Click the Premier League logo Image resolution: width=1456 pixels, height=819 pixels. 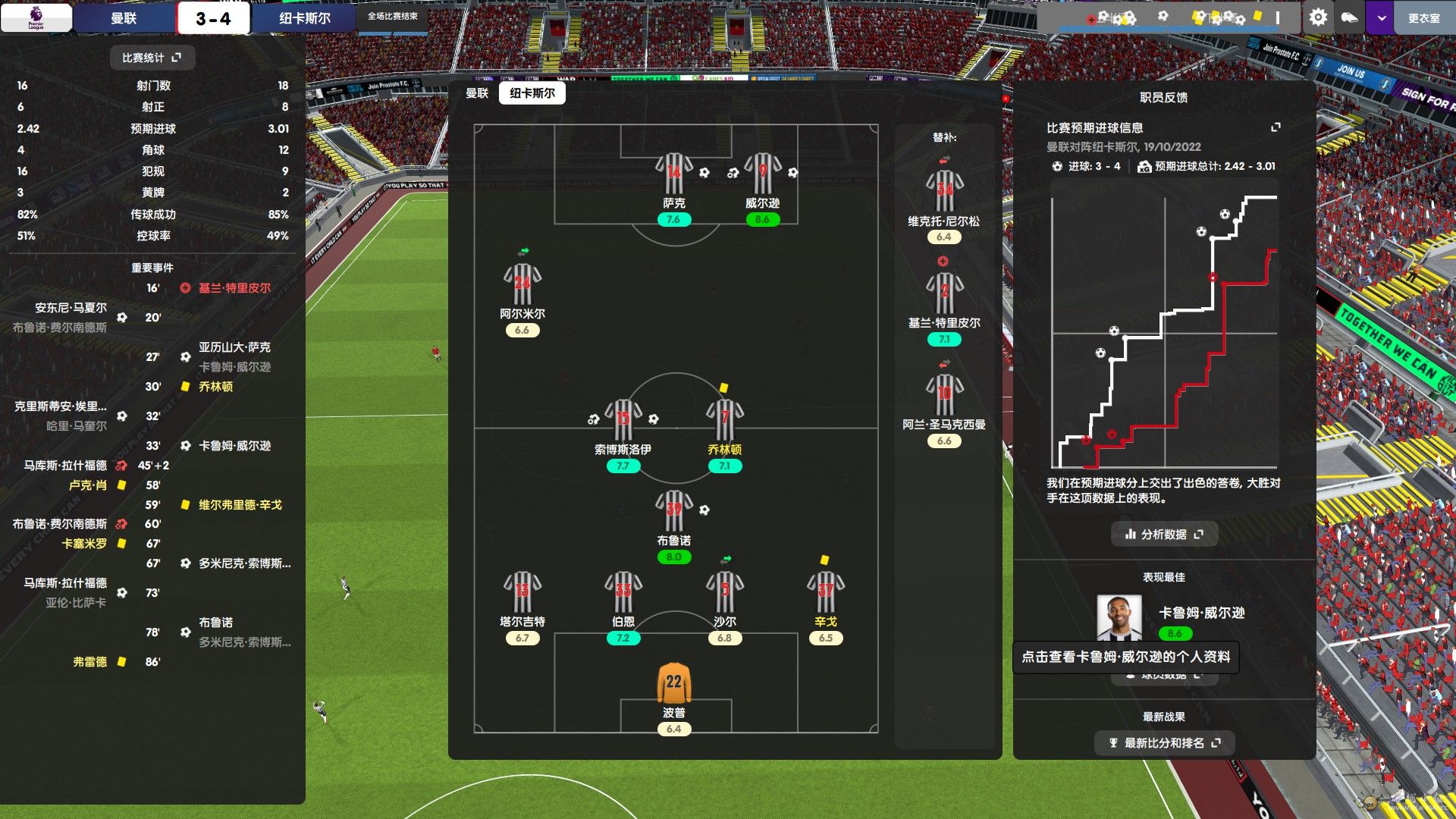(36, 17)
